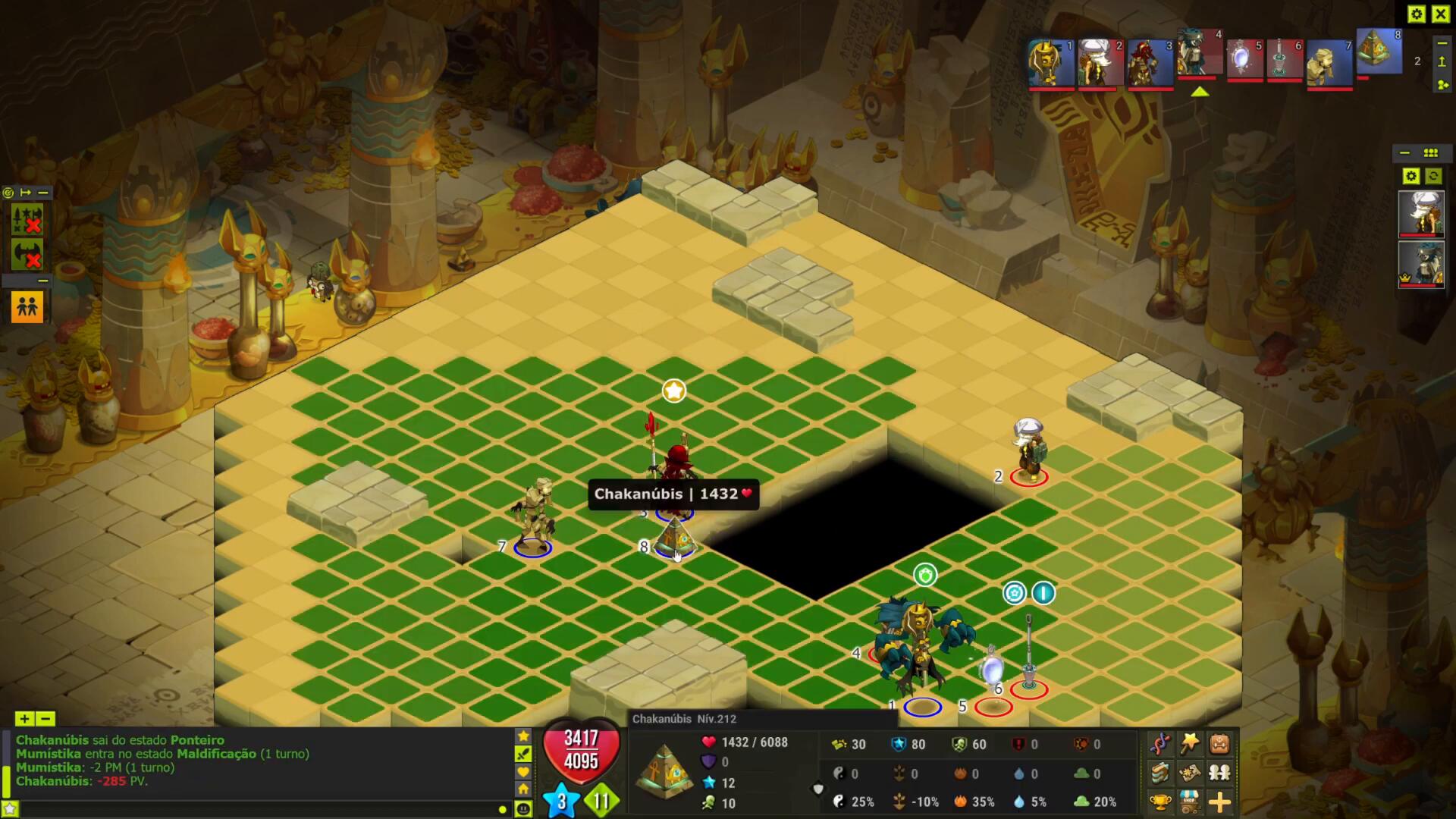Click the orange two-figures challenge icon
This screenshot has height=819, width=1456.
(x=27, y=306)
